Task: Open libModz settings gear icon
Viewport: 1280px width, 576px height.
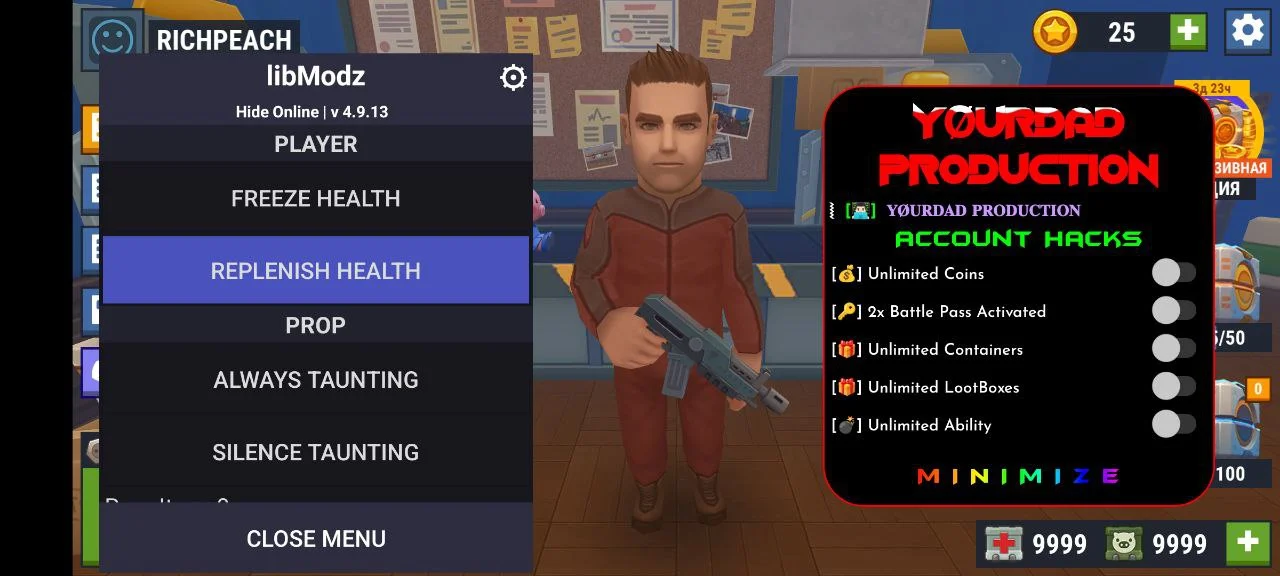Action: [x=513, y=78]
